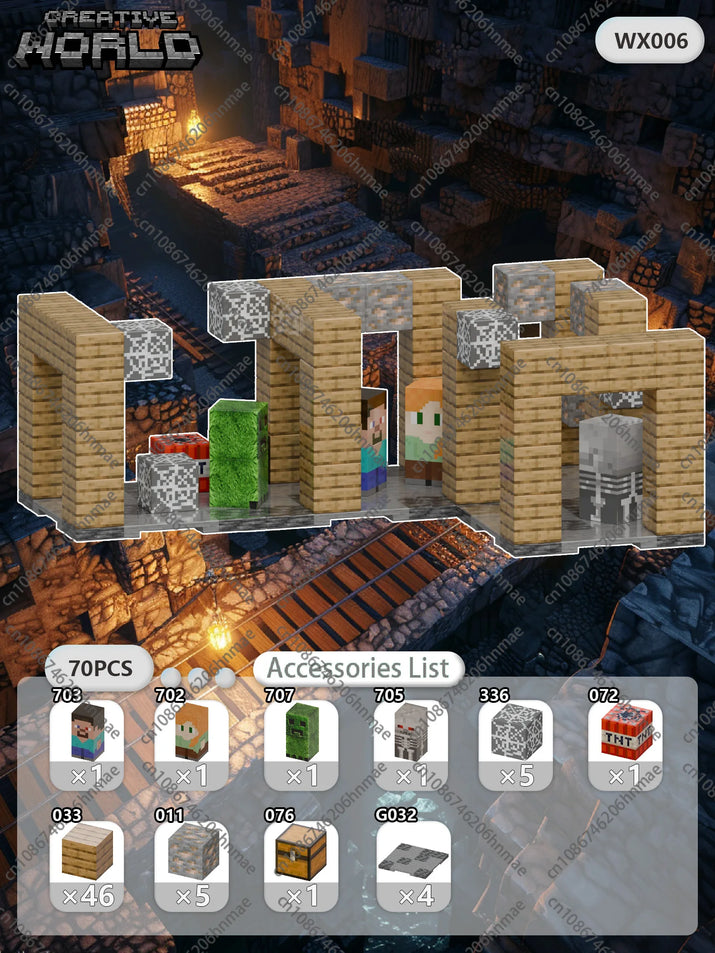Viewport: 715px width, 953px height.
Task: Click the Creative World logo
Action: pos(111,40)
